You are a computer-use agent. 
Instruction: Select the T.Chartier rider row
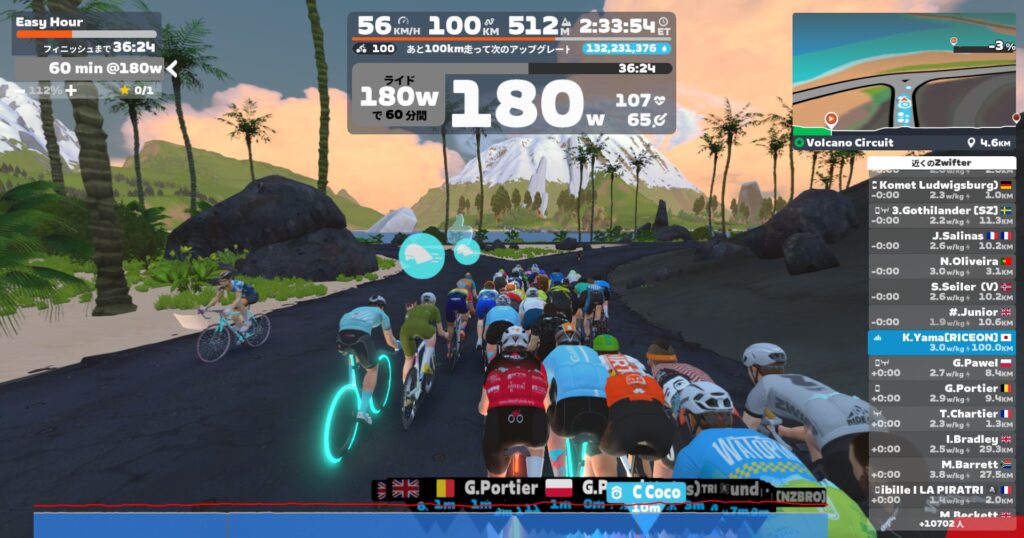tap(941, 418)
